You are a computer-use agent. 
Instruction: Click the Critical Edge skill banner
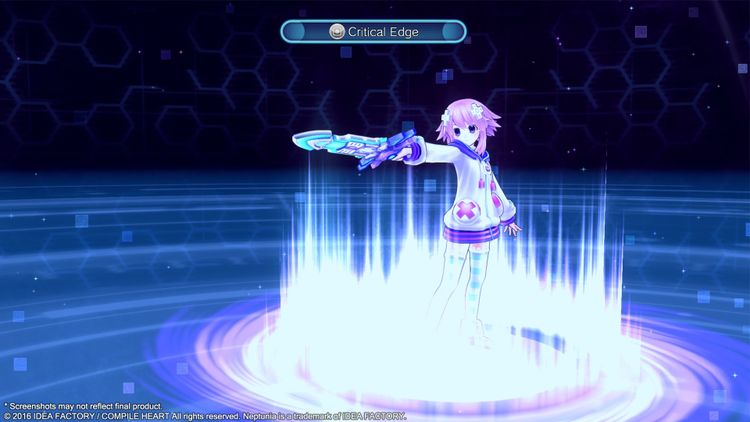tap(374, 32)
